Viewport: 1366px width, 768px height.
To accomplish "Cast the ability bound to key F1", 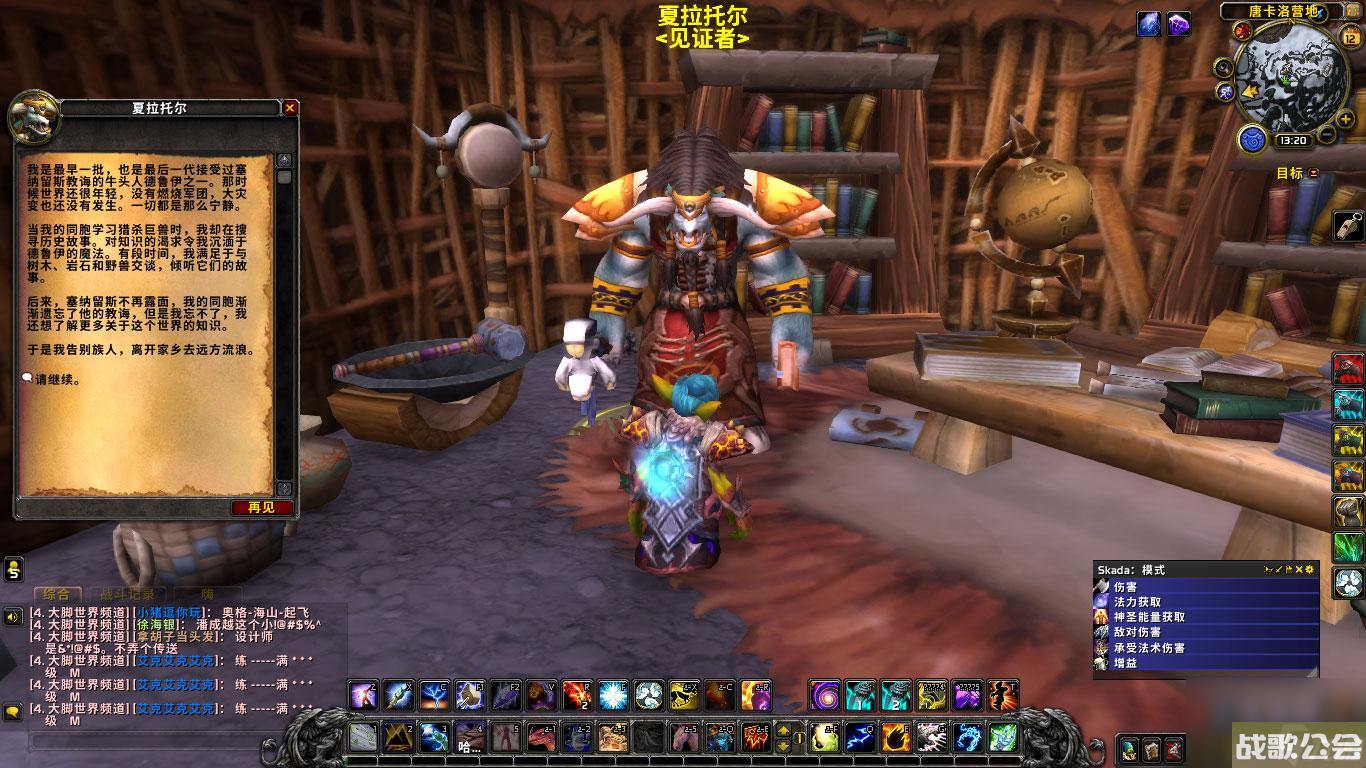I will tap(470, 694).
